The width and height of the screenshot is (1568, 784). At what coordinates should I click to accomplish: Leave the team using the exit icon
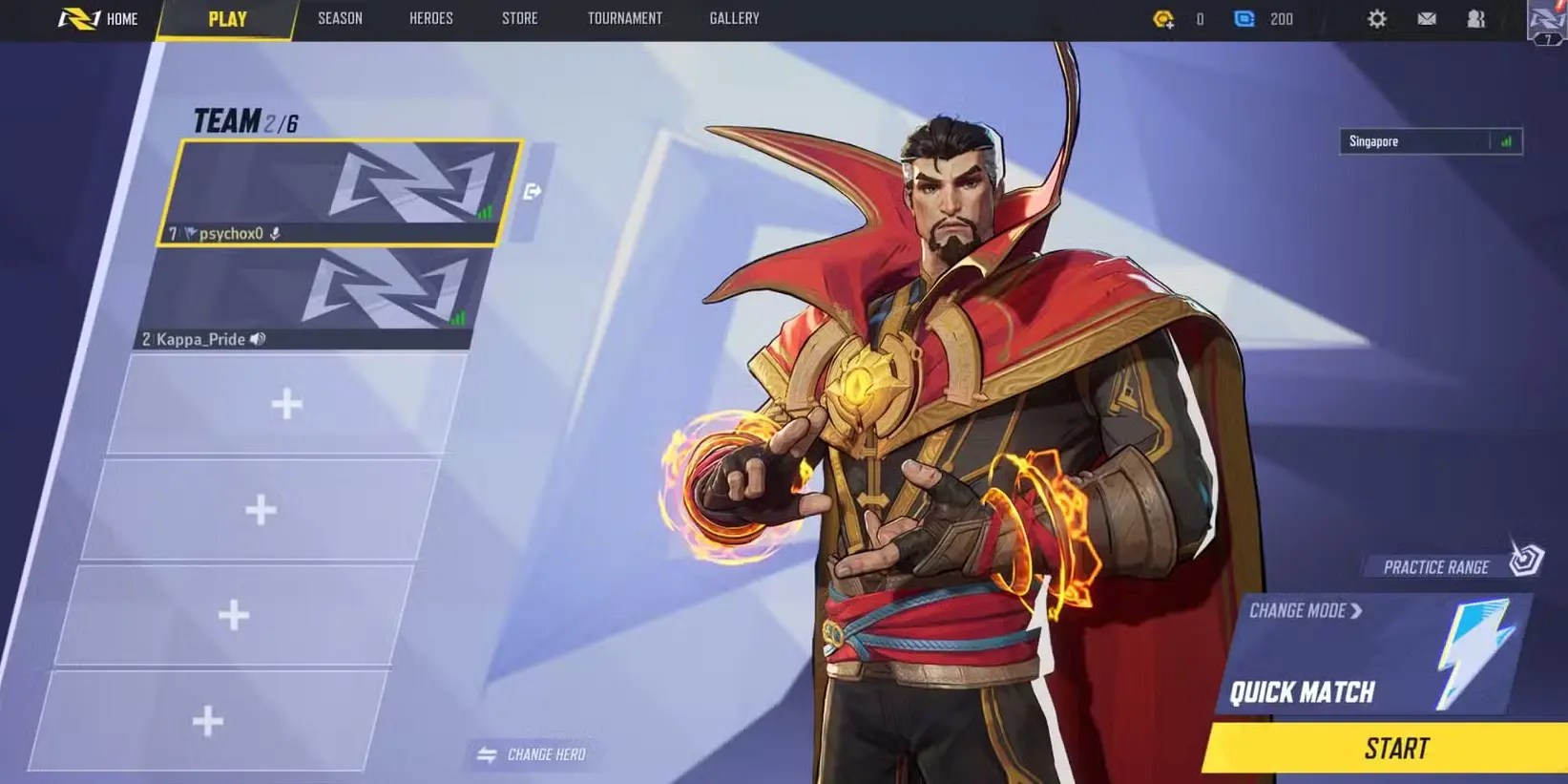click(533, 192)
